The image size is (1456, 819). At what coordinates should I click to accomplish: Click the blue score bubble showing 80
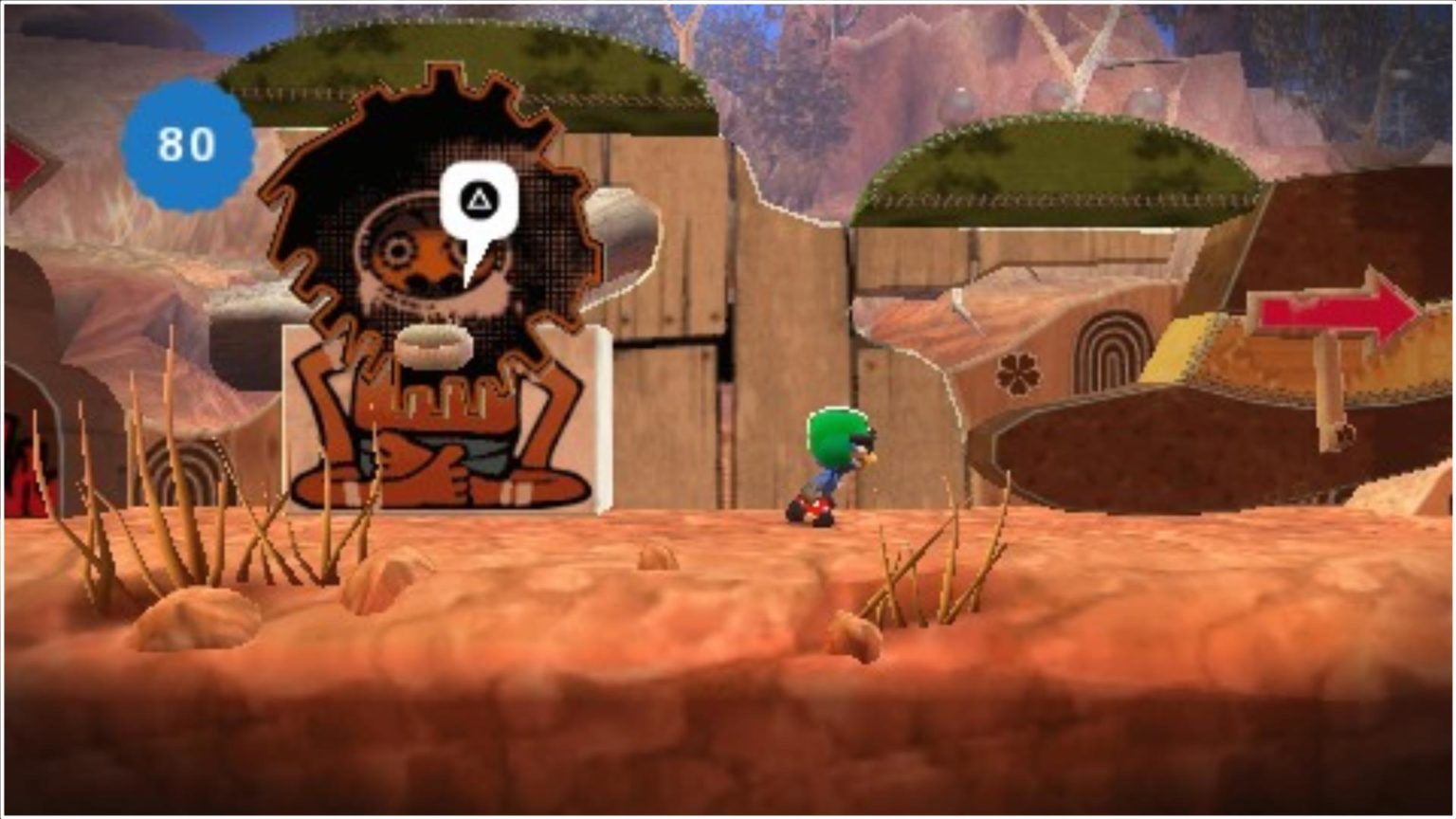coord(186,144)
